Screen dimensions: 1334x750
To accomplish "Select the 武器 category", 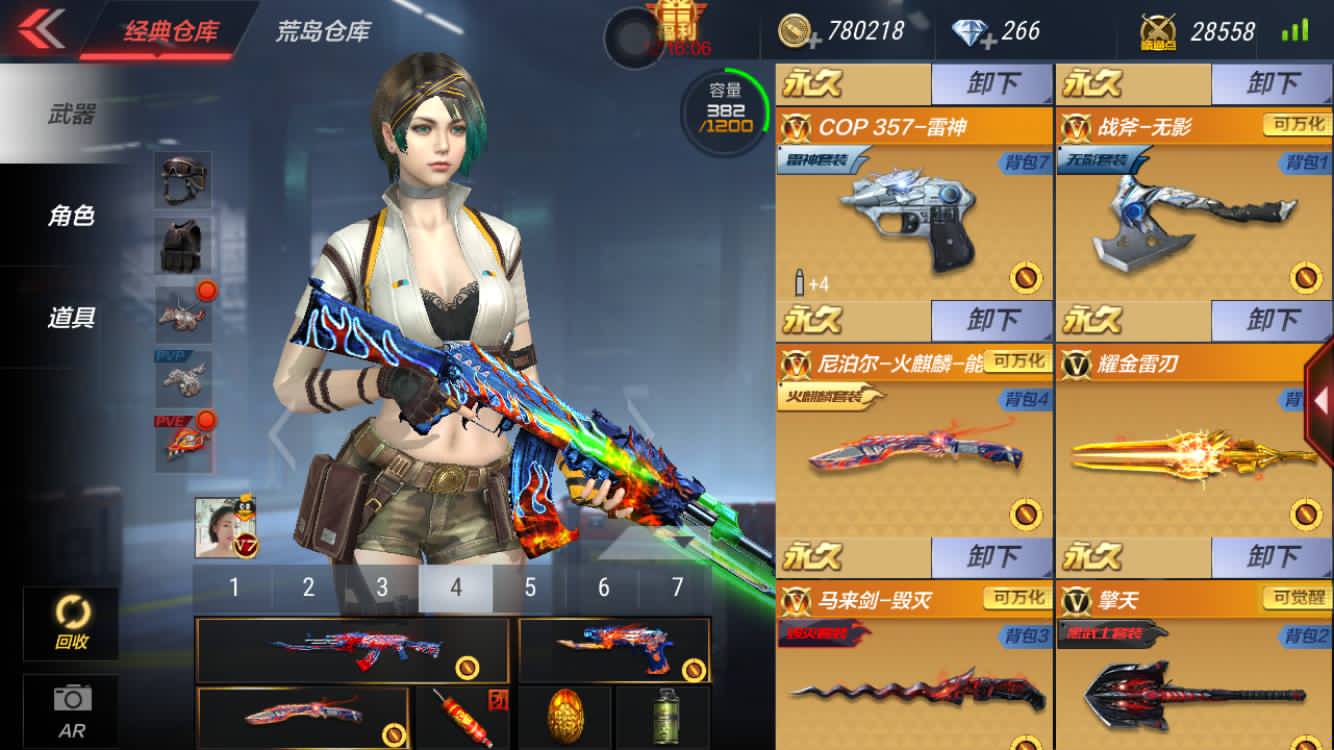I will pyautogui.click(x=71, y=115).
